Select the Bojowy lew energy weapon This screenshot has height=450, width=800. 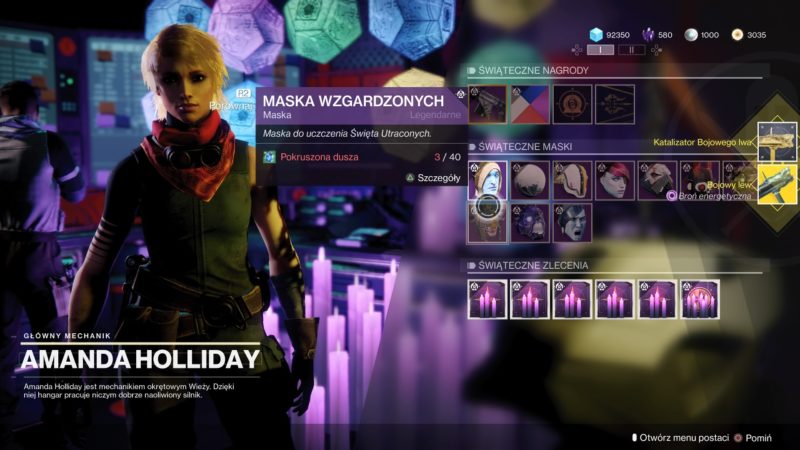777,184
